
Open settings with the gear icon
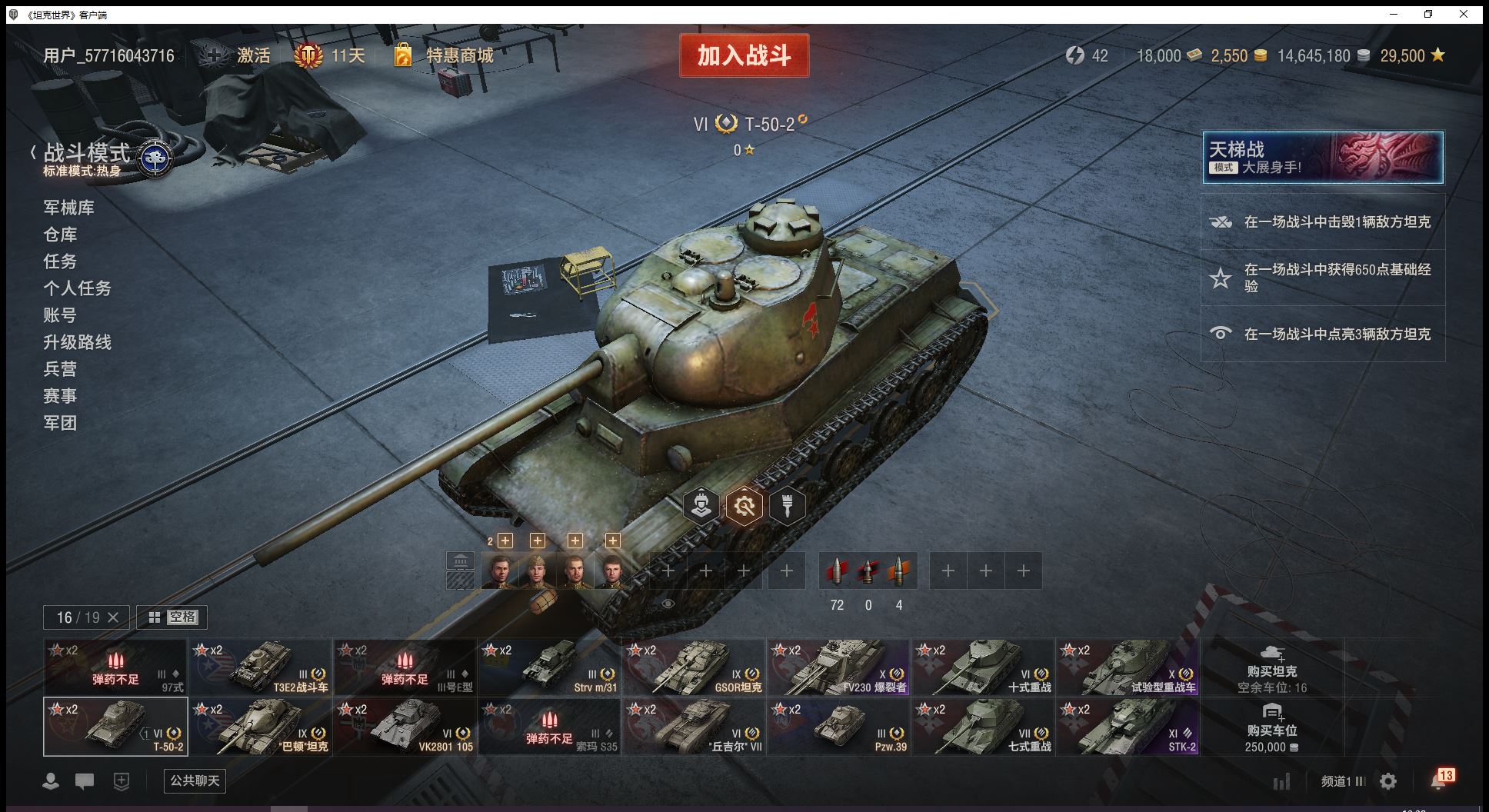[x=1388, y=782]
